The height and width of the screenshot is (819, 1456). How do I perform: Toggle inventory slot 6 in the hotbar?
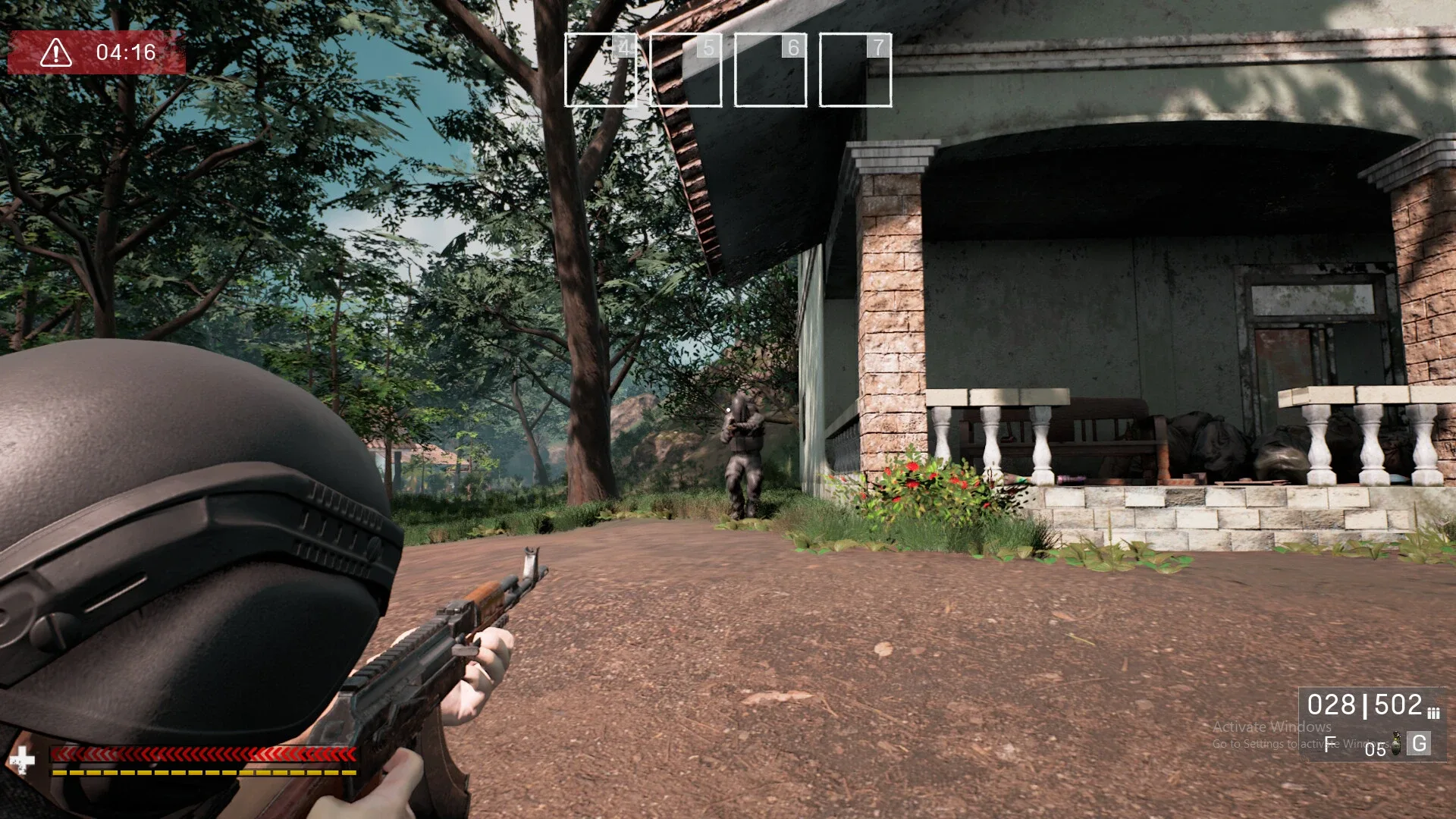pyautogui.click(x=771, y=68)
